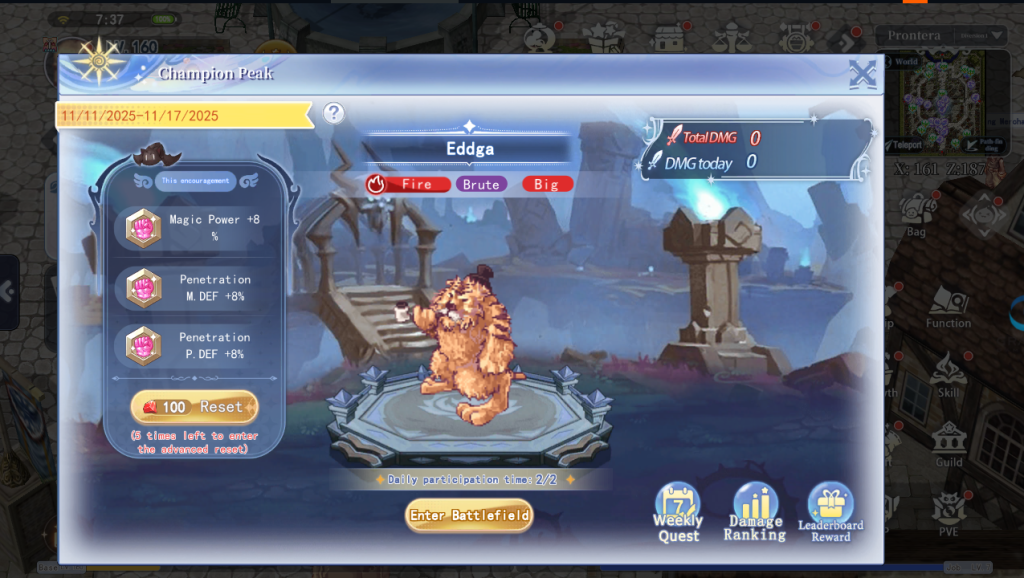The width and height of the screenshot is (1024, 578).
Task: Show help via the question mark icon
Action: coord(334,113)
